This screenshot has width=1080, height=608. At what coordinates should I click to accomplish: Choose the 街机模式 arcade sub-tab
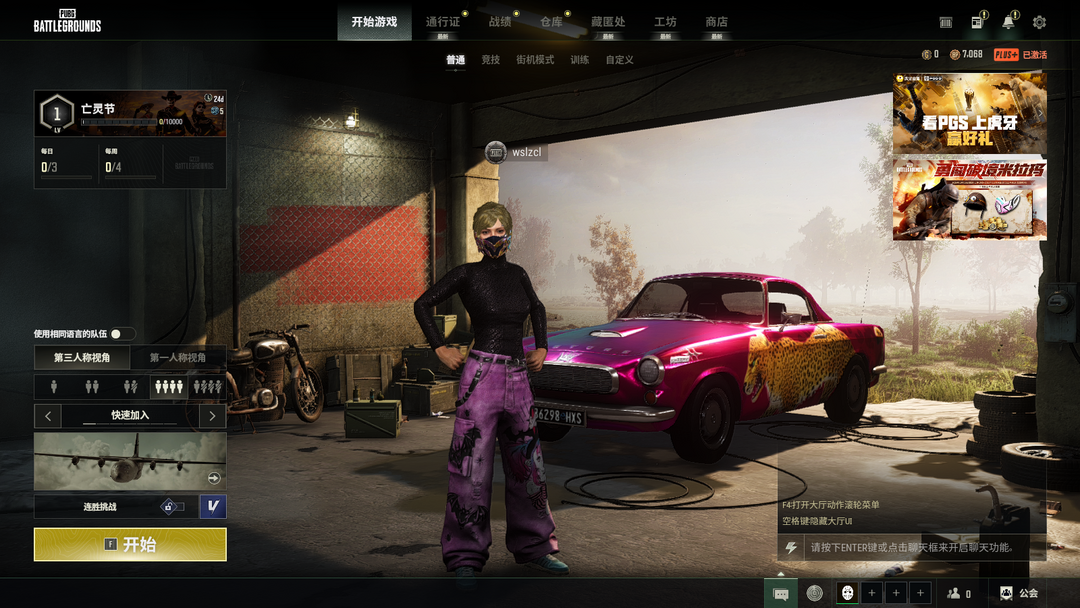534,60
